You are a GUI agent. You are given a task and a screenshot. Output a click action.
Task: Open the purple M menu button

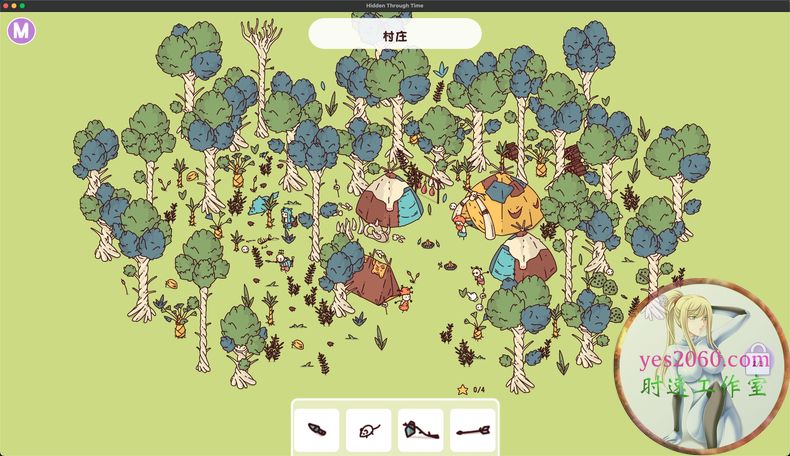[x=21, y=31]
